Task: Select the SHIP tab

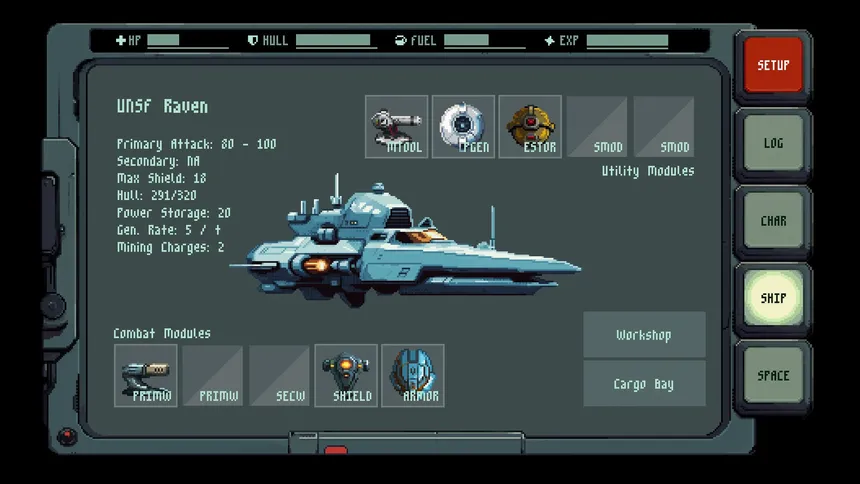Action: [773, 298]
